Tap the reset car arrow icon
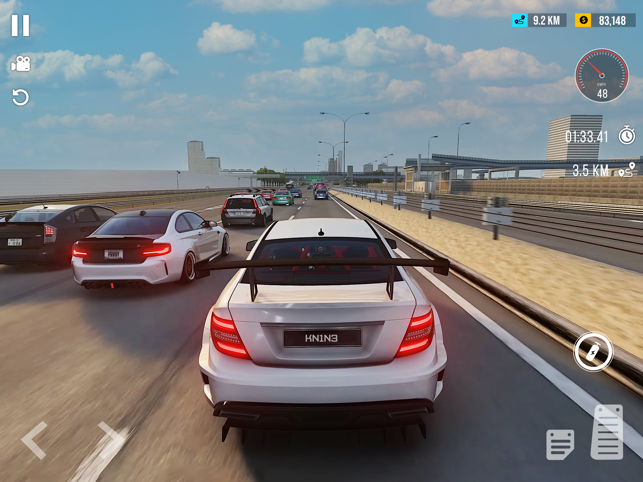643x482 pixels. [x=20, y=97]
